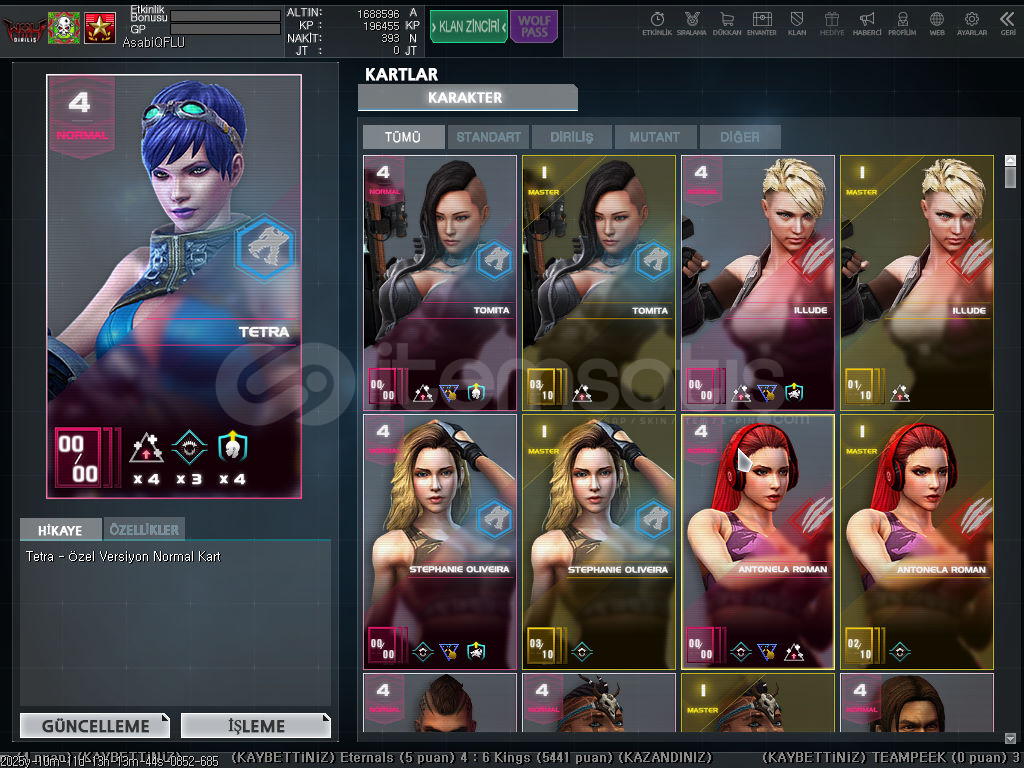Open the Özellikler tab
Viewport: 1024px width, 768px height.
(144, 529)
